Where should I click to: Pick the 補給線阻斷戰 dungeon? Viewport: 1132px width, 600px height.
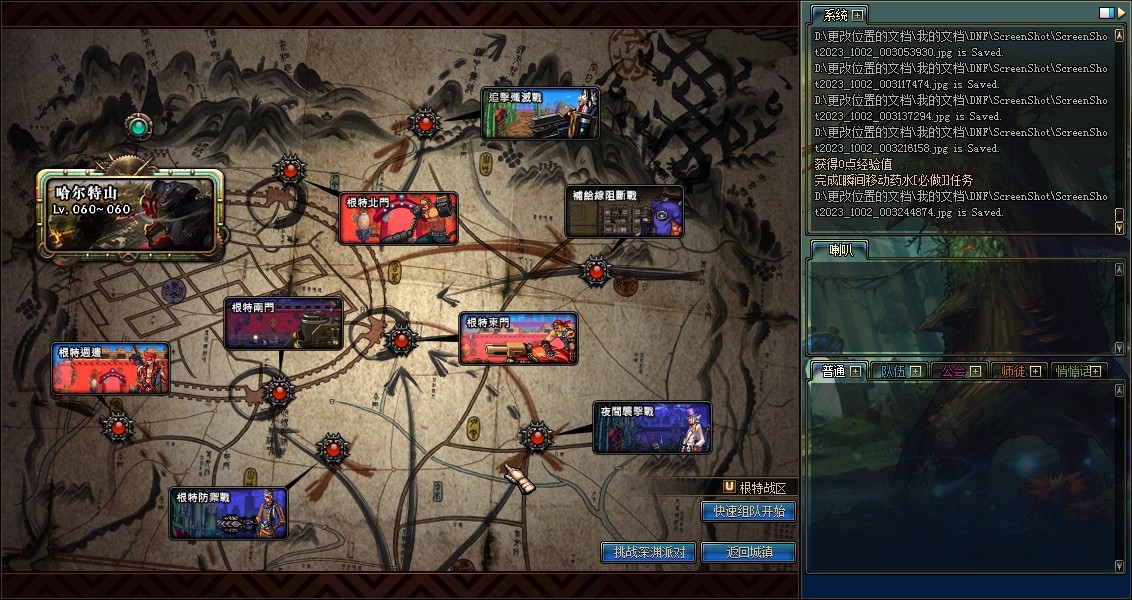tap(625, 211)
